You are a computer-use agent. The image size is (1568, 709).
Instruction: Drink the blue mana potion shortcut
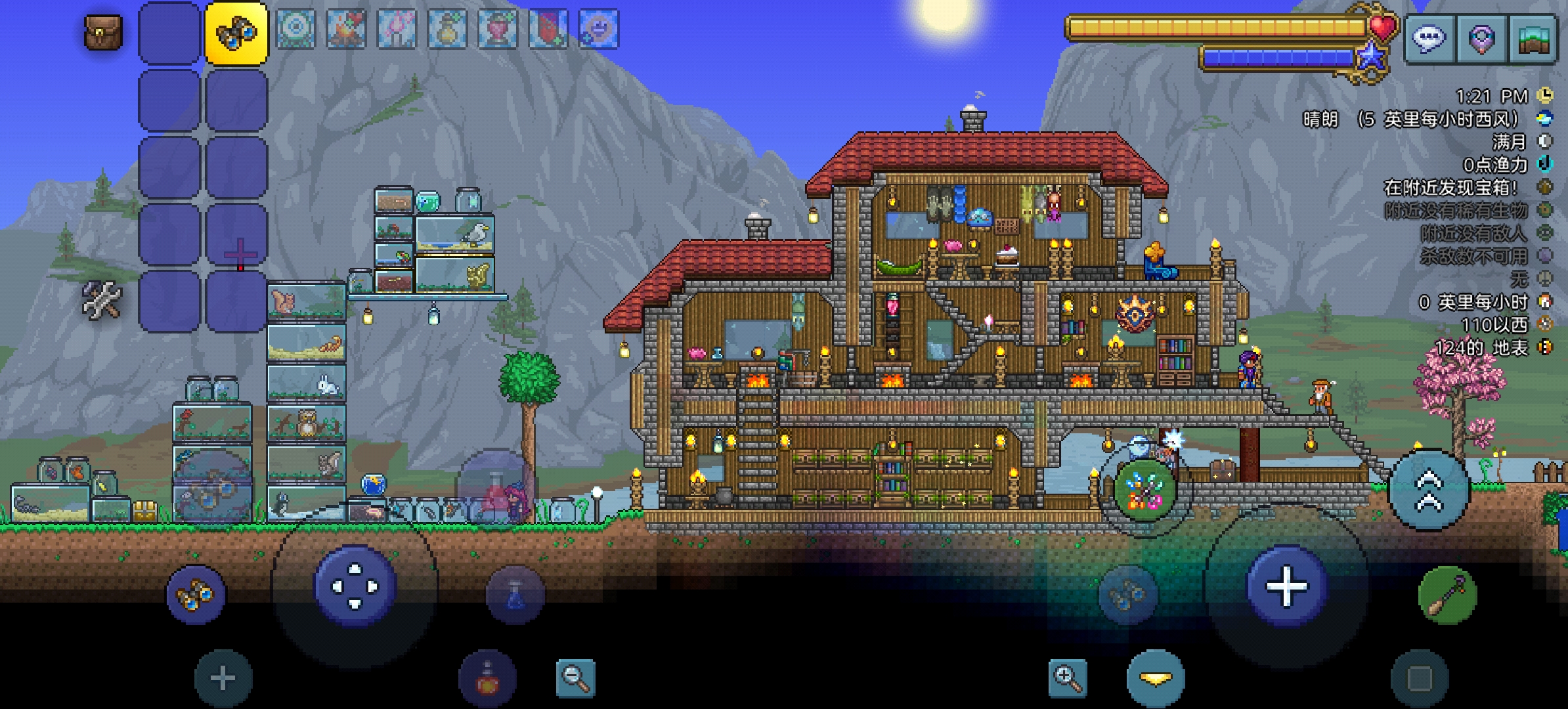515,595
